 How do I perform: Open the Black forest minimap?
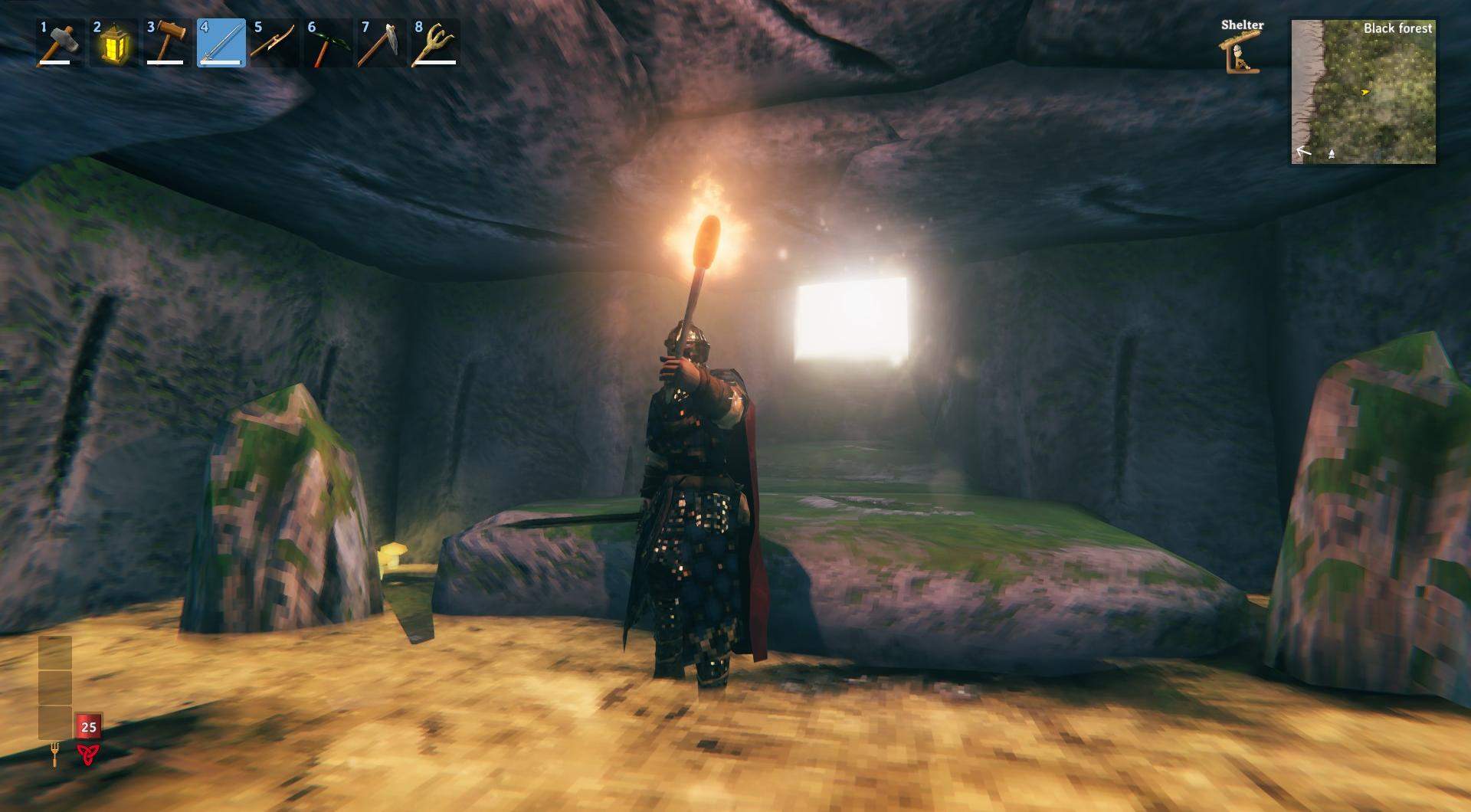1364,92
